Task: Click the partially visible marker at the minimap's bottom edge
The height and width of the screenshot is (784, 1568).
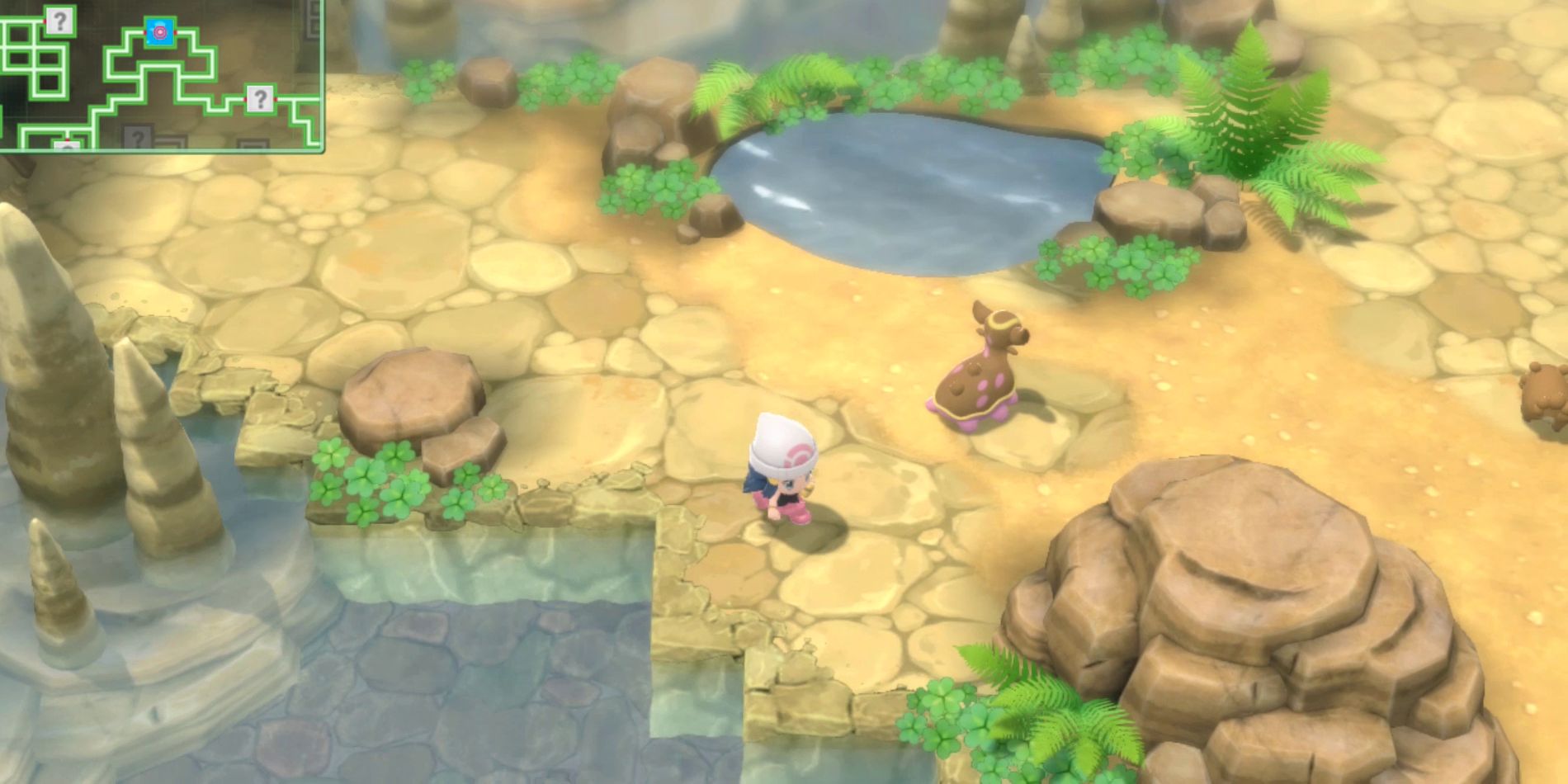Action: pyautogui.click(x=68, y=146)
